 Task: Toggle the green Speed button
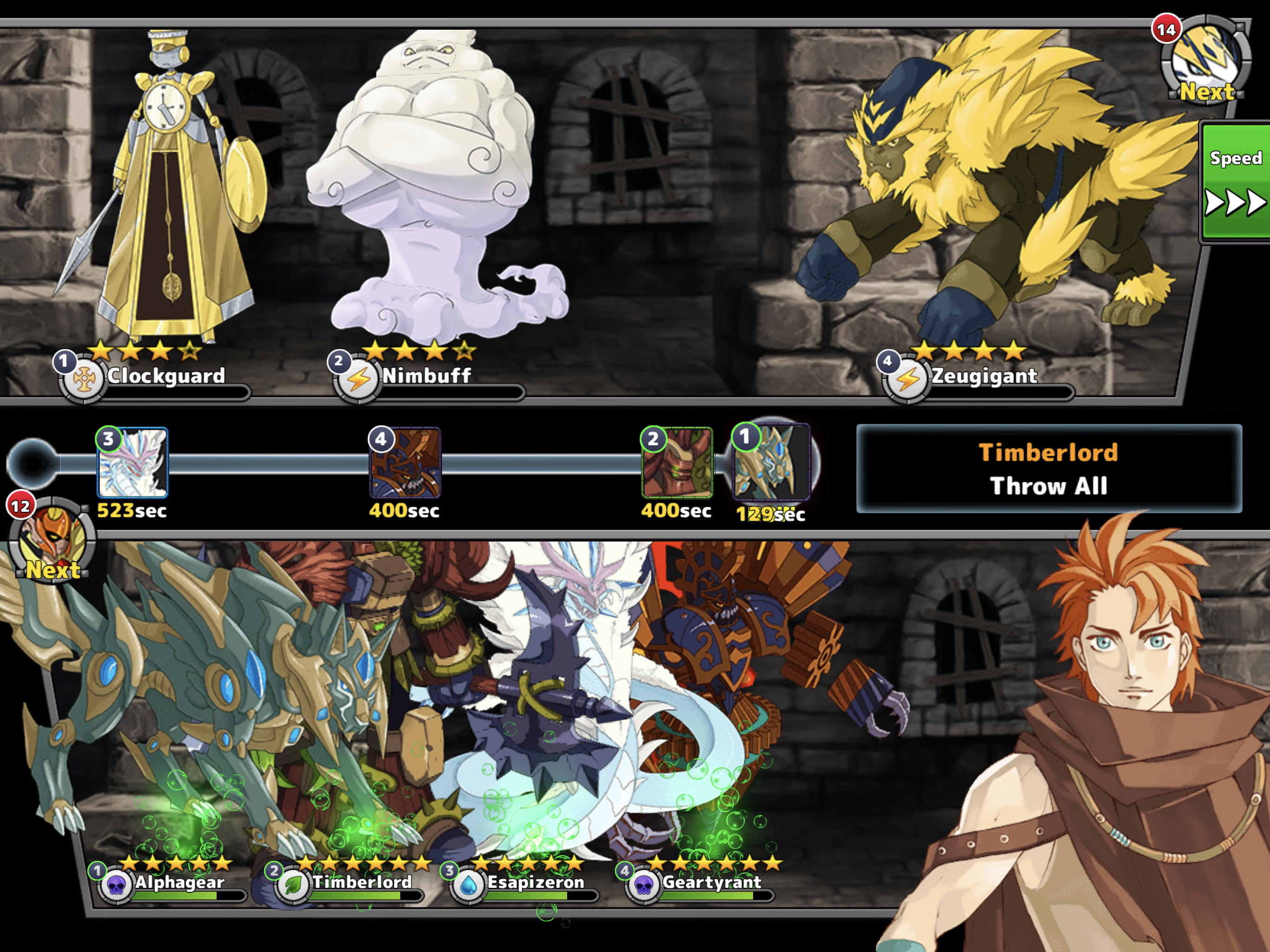[x=1236, y=180]
